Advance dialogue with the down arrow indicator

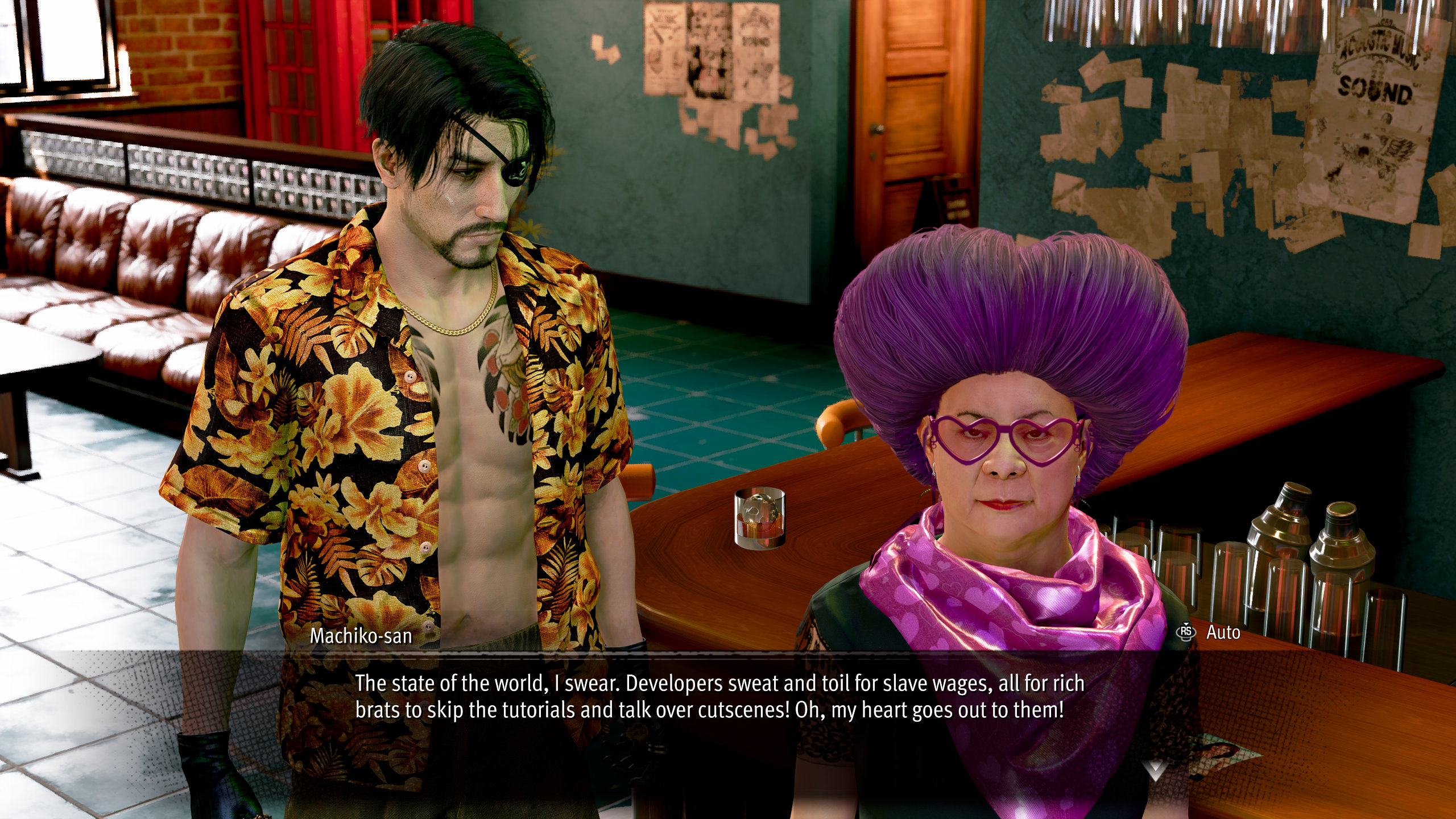1155,770
